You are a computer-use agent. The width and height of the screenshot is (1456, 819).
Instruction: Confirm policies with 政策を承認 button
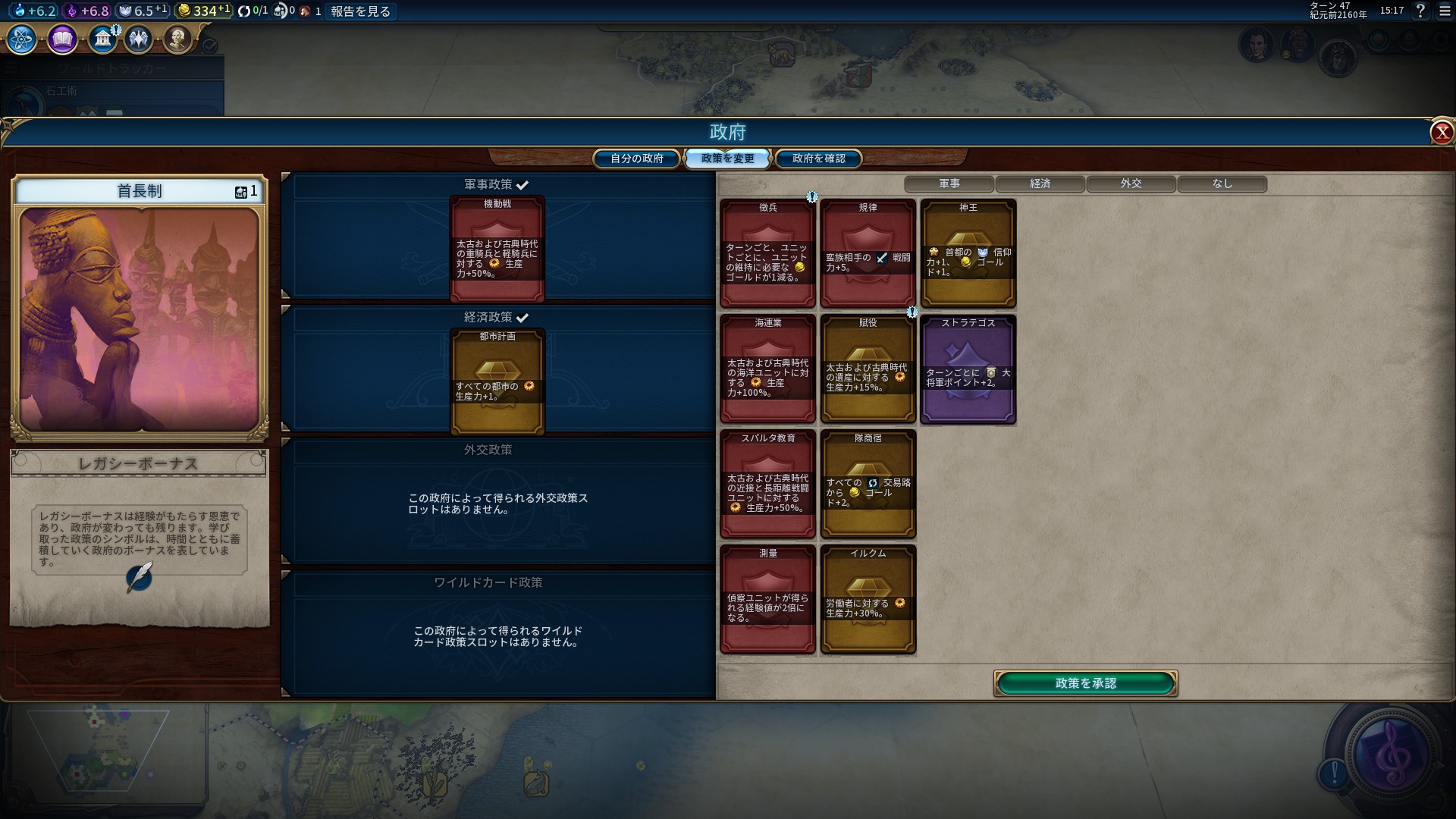(x=1085, y=683)
